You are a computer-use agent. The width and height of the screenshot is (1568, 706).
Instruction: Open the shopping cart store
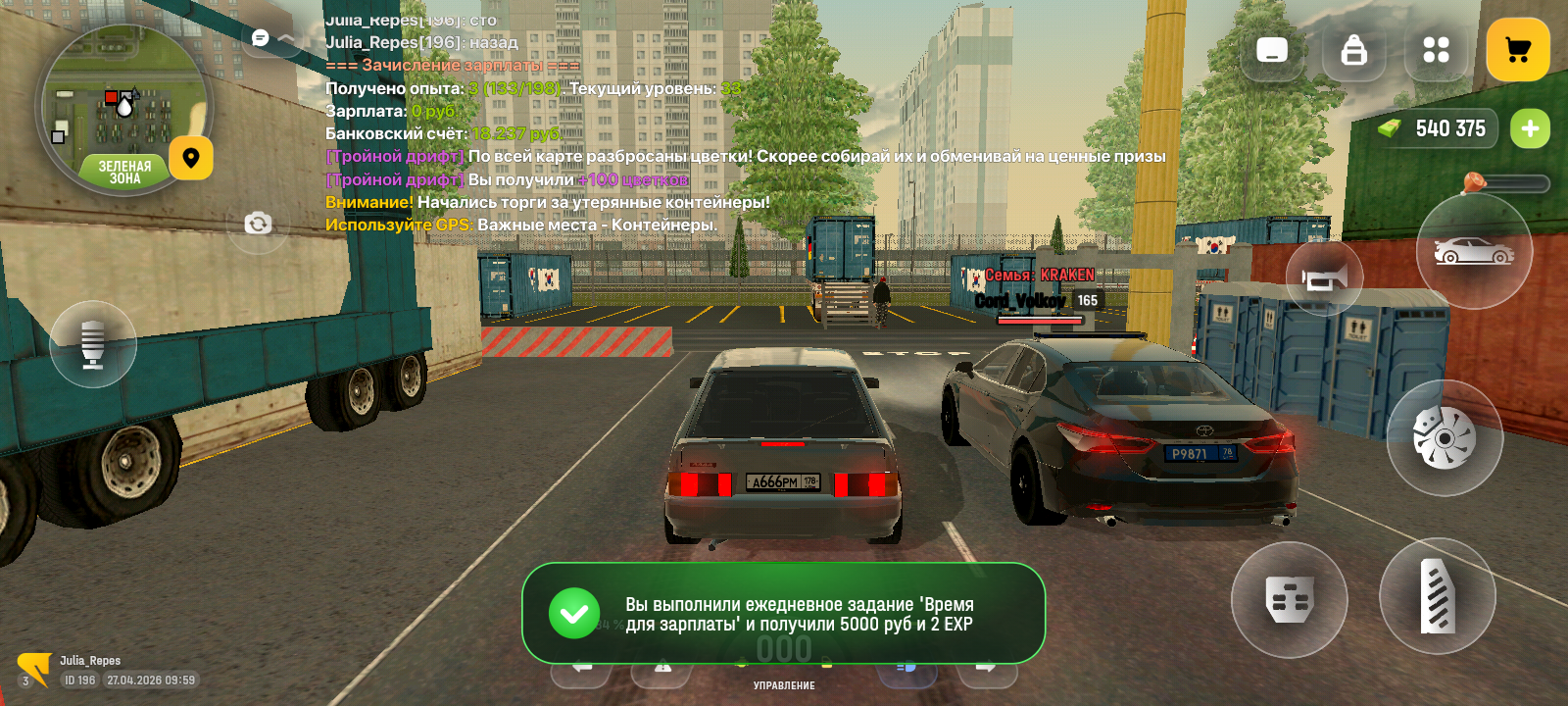(1517, 50)
